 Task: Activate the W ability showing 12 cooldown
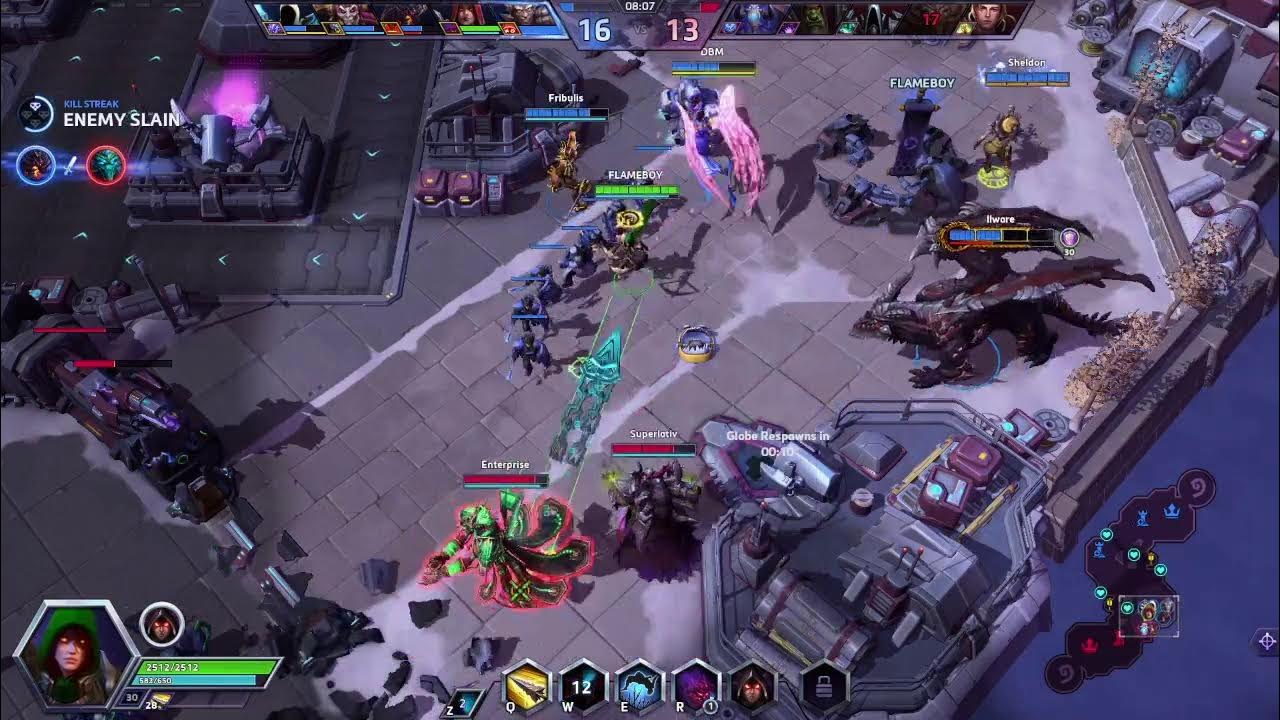point(581,686)
